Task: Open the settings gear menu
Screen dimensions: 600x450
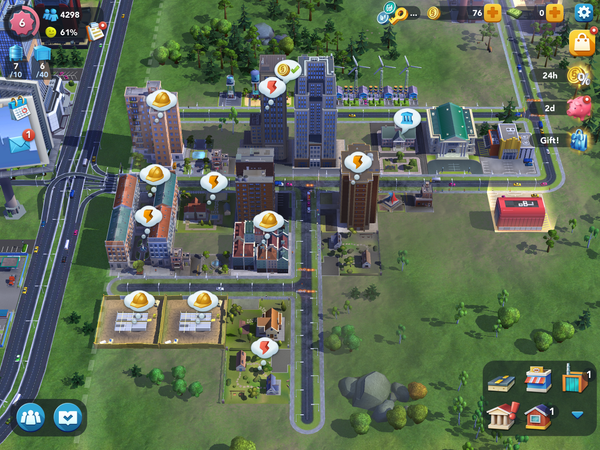Action: 584,13
